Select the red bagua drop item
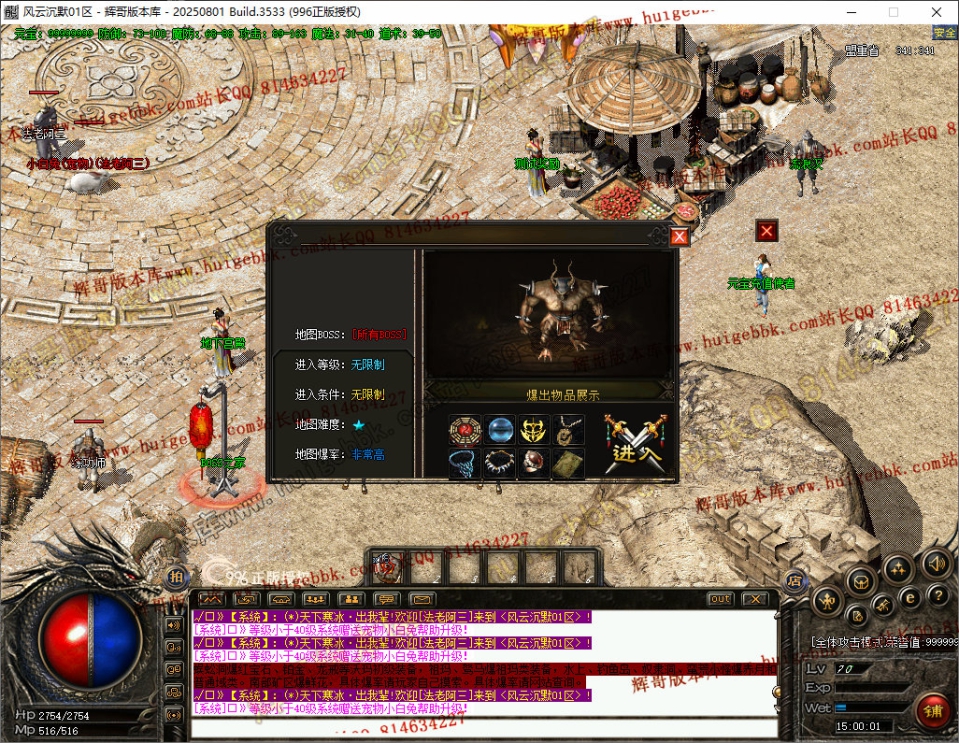The image size is (959, 743). click(x=465, y=430)
